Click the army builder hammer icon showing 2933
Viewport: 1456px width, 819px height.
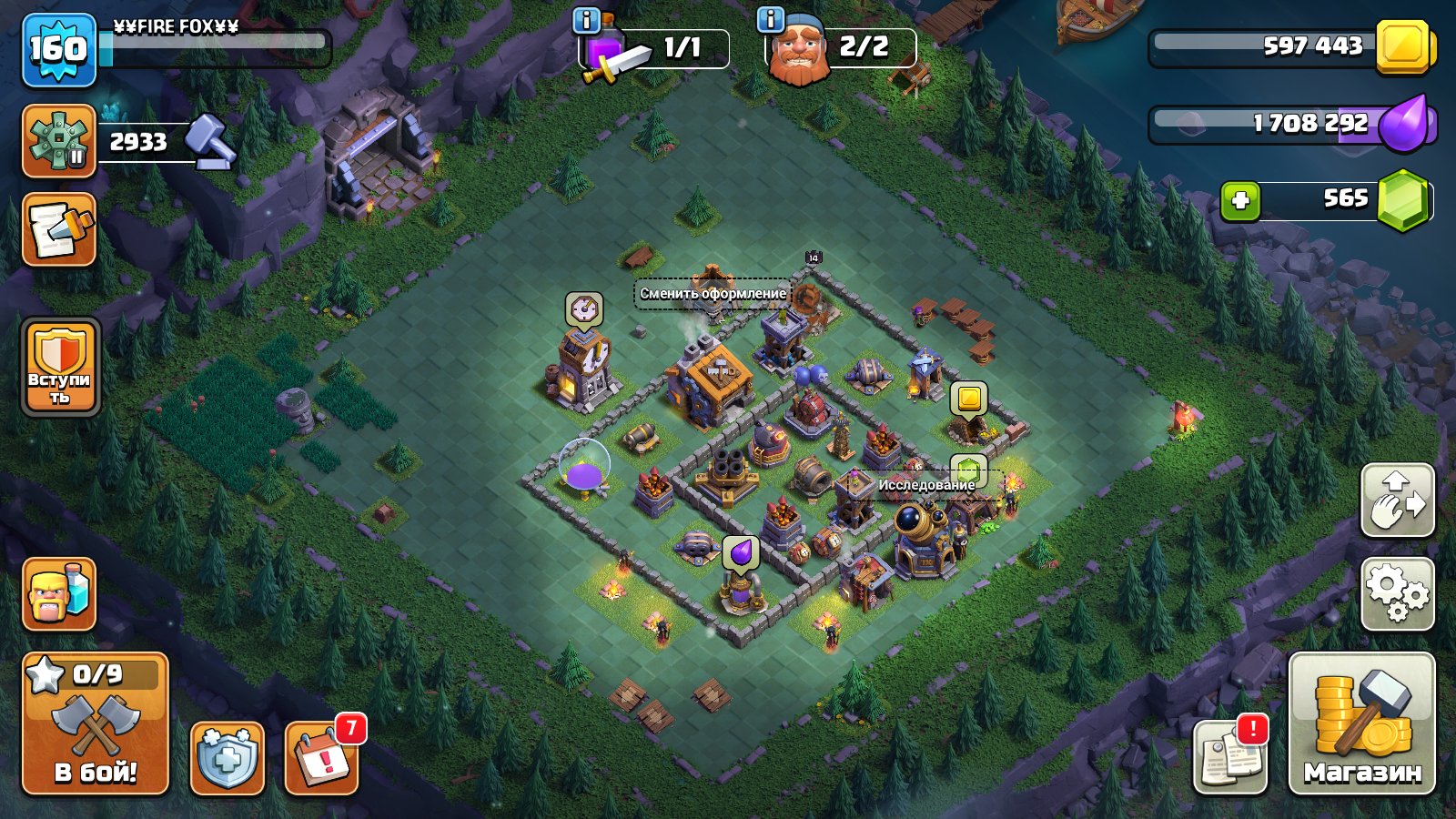point(59,138)
